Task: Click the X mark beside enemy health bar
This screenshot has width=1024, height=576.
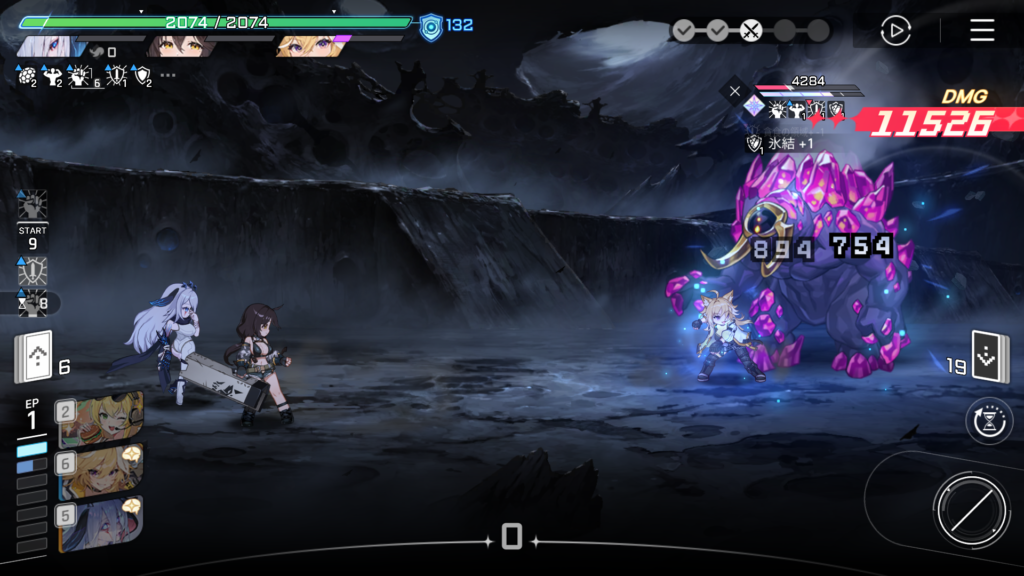Action: click(735, 91)
